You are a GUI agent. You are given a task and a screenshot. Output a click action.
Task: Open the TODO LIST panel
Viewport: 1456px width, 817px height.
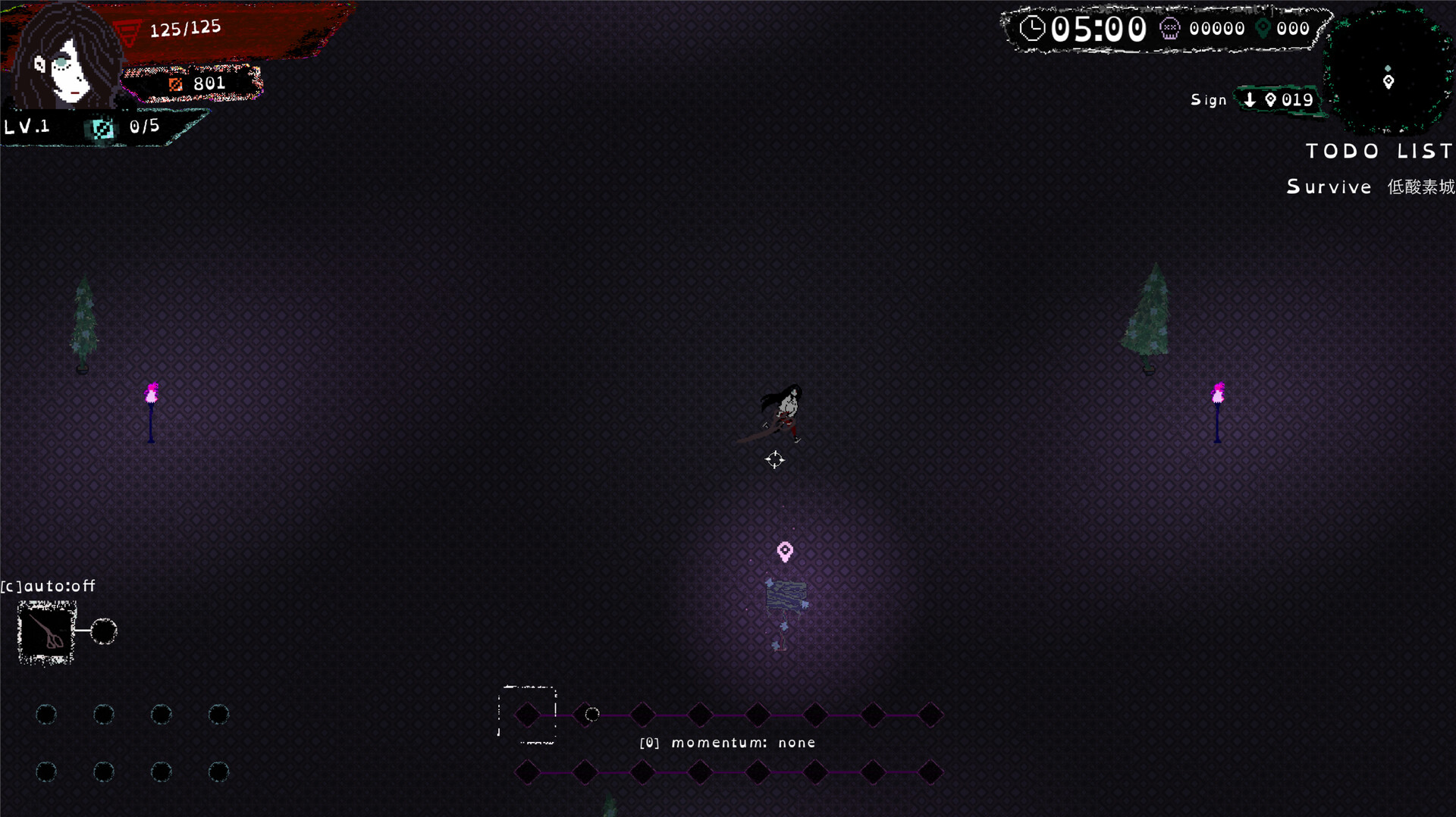pos(1377,151)
